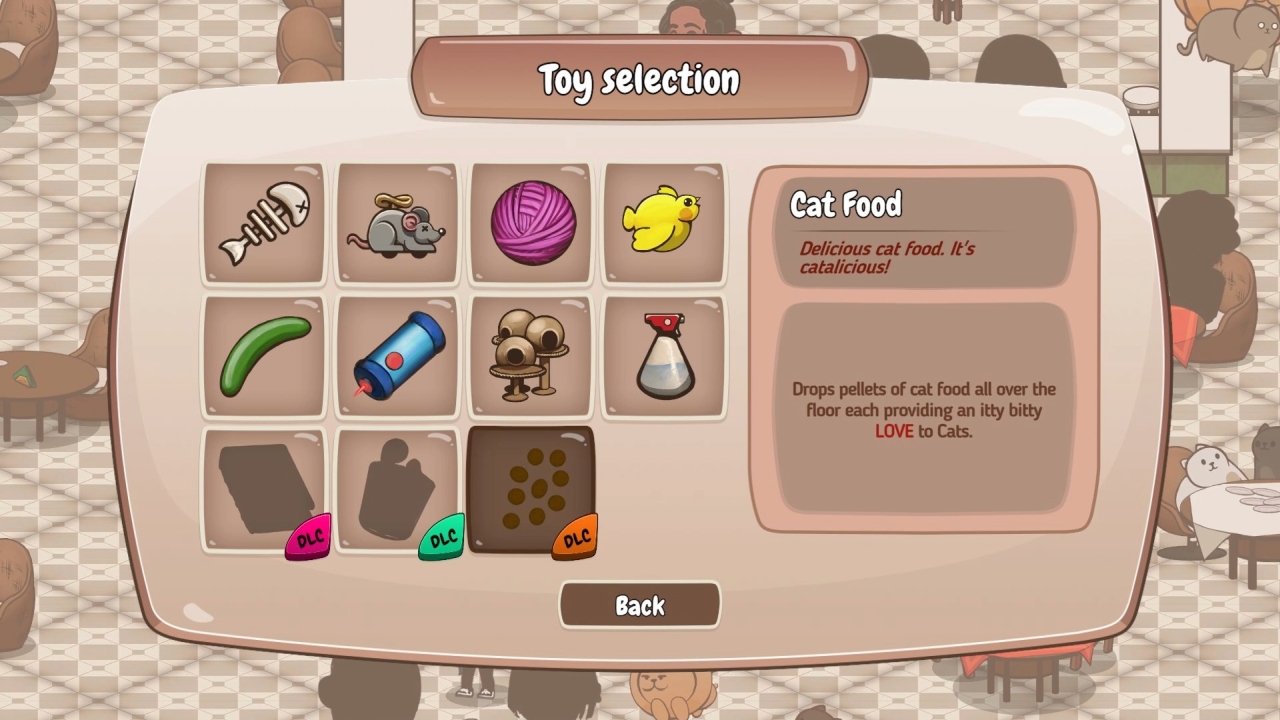Click the Toy selection title banner
The height and width of the screenshot is (720, 1280).
(x=639, y=79)
